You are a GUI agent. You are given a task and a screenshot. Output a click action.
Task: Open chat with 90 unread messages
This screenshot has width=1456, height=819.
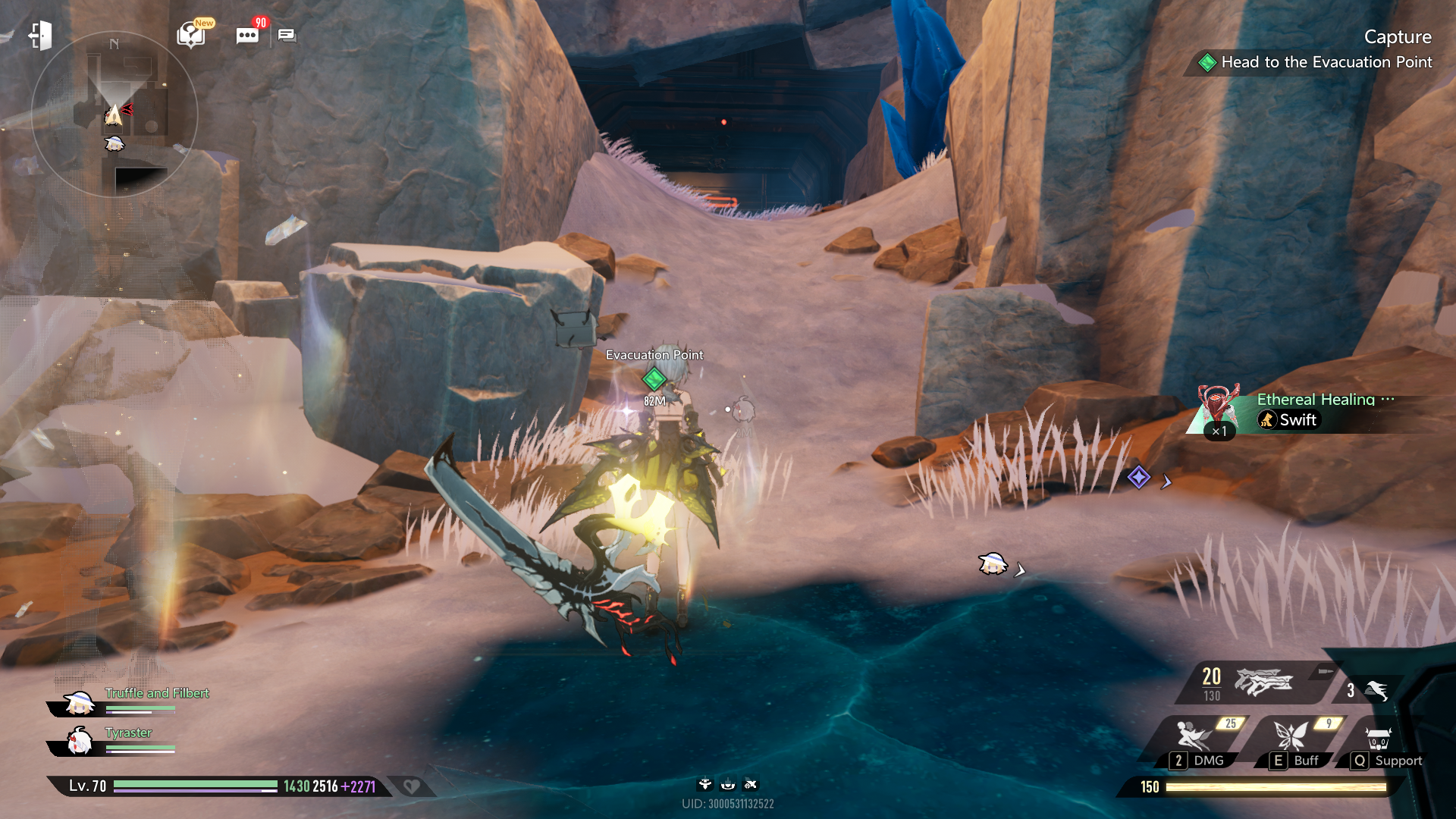tap(247, 36)
